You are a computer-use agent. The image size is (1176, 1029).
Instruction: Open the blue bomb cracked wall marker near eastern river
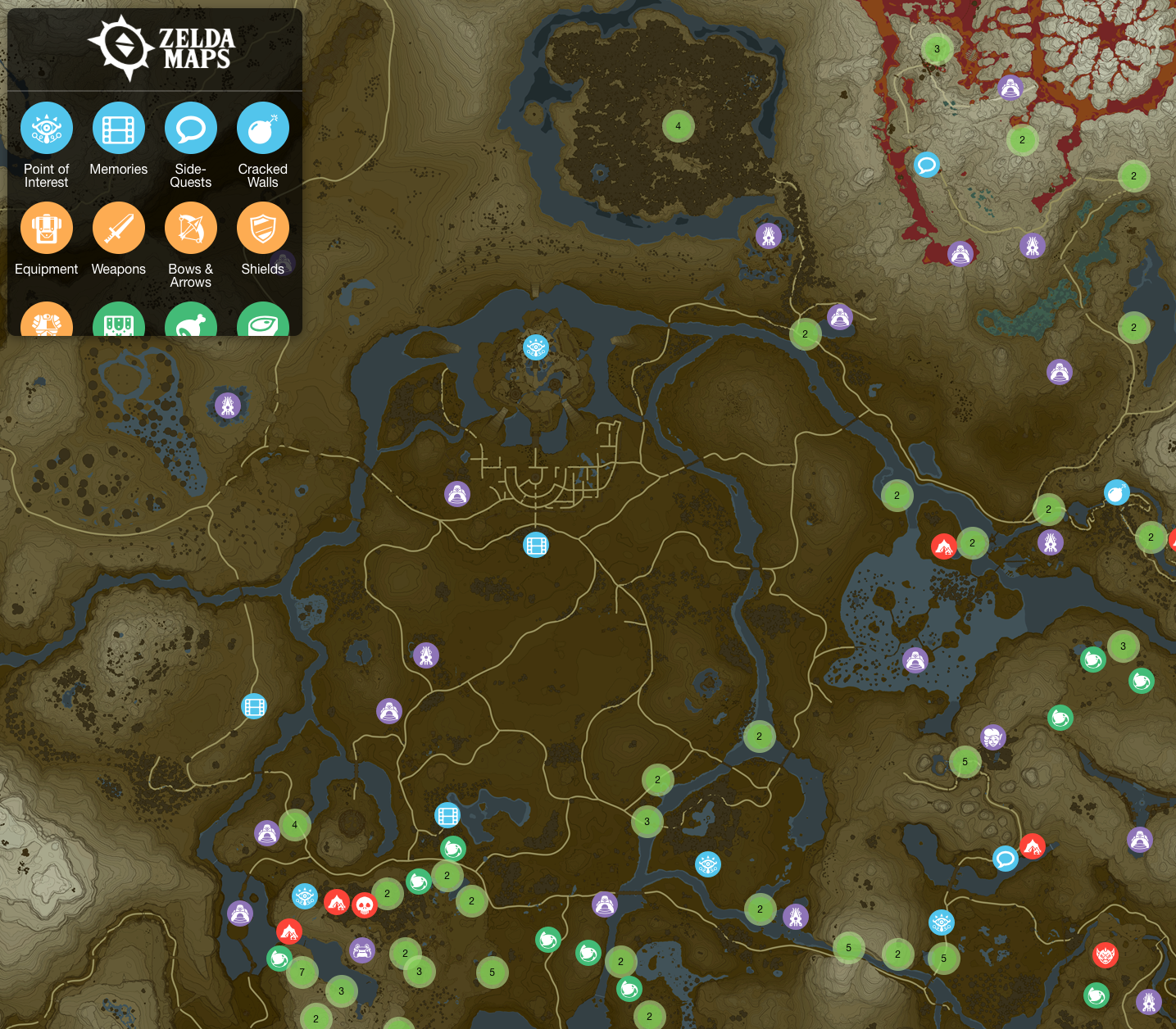pos(1116,492)
